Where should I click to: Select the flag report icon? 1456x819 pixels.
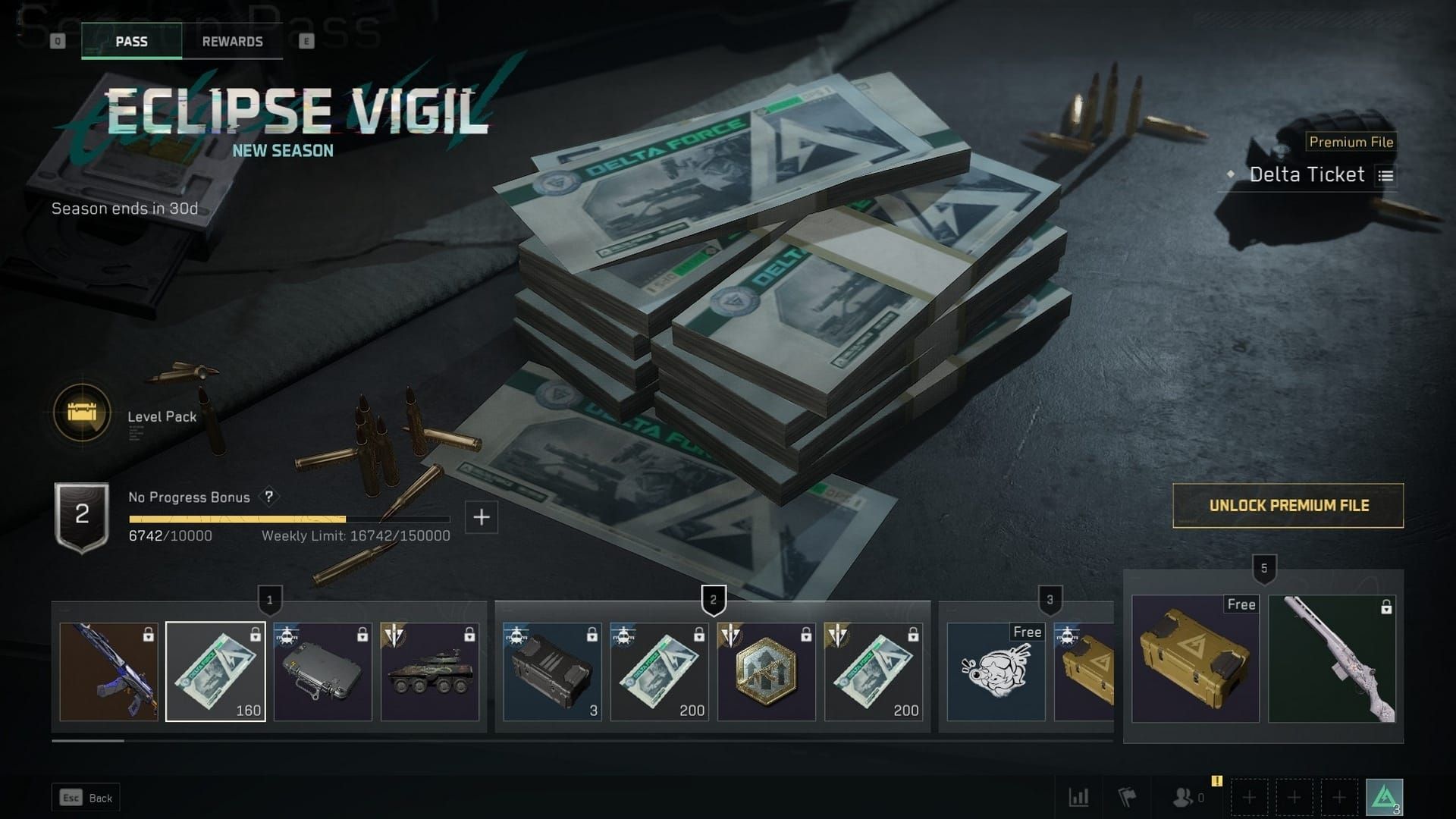click(x=1129, y=798)
